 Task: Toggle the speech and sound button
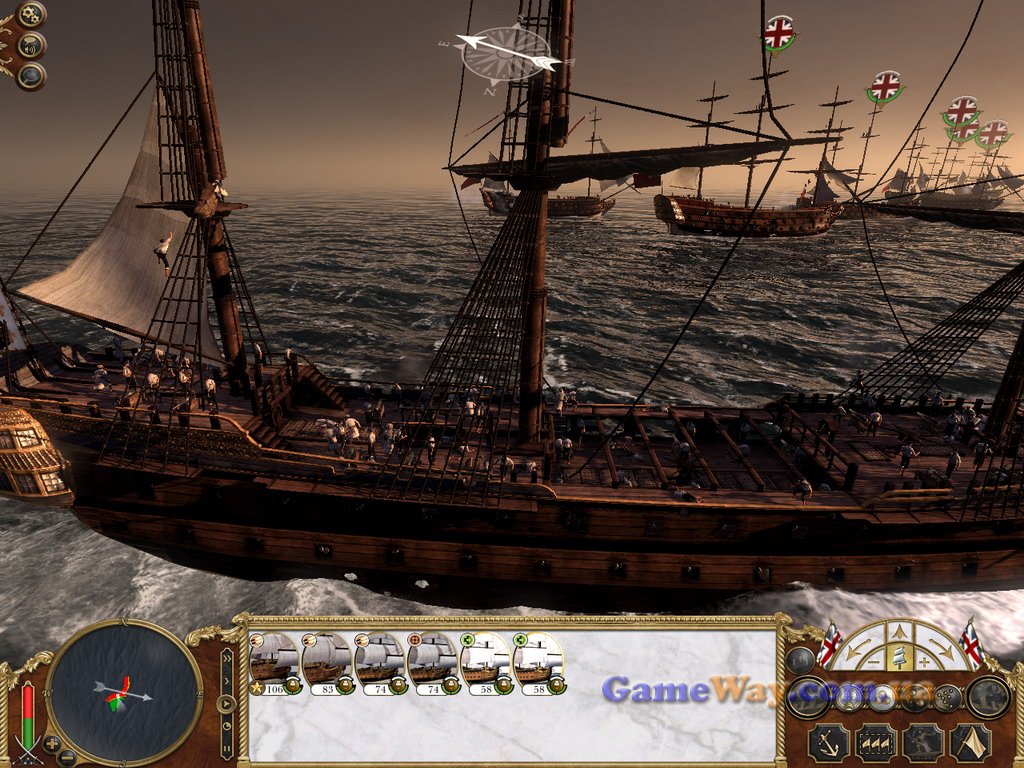click(32, 45)
